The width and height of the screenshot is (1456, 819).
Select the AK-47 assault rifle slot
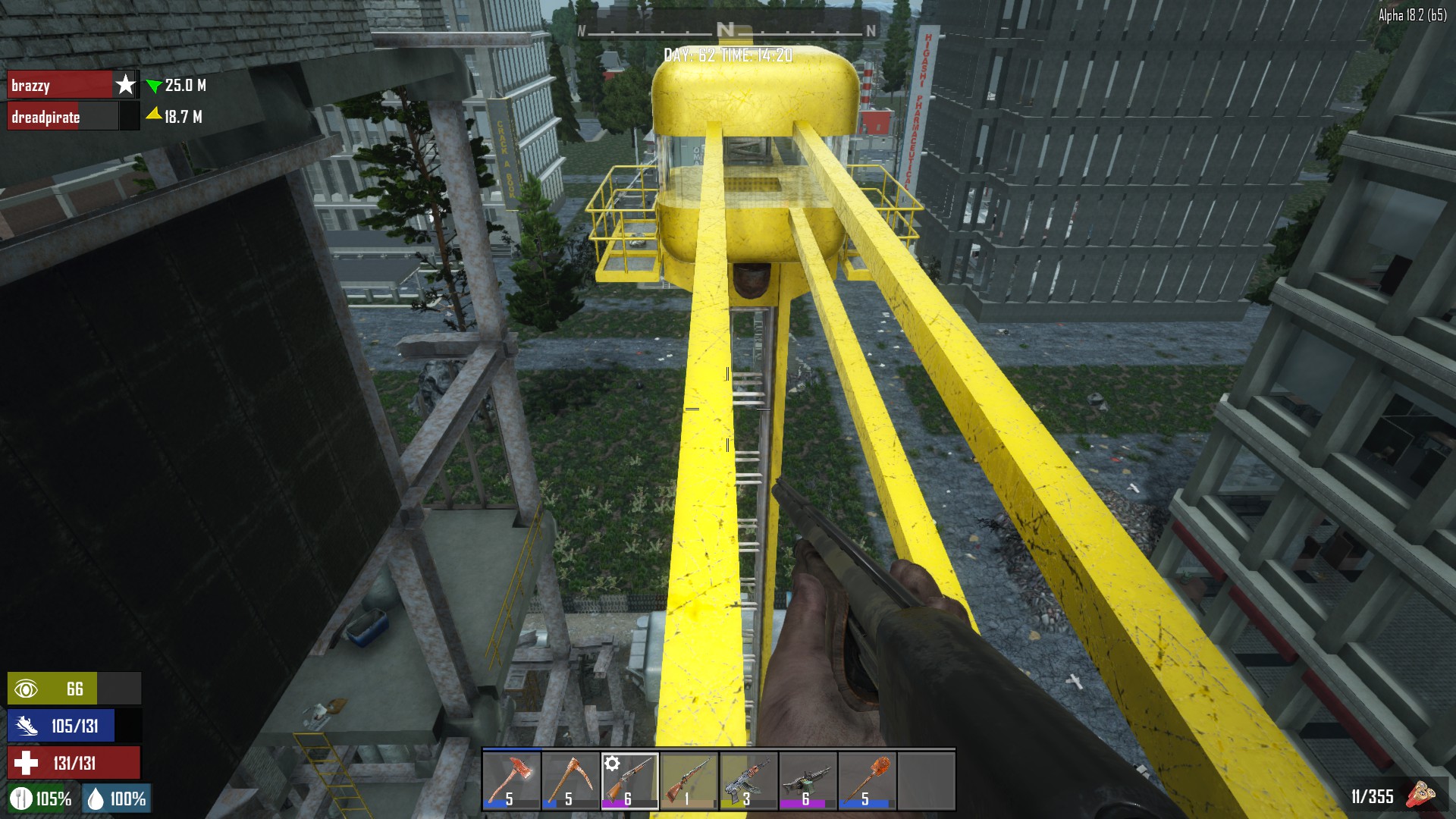pyautogui.click(x=748, y=780)
